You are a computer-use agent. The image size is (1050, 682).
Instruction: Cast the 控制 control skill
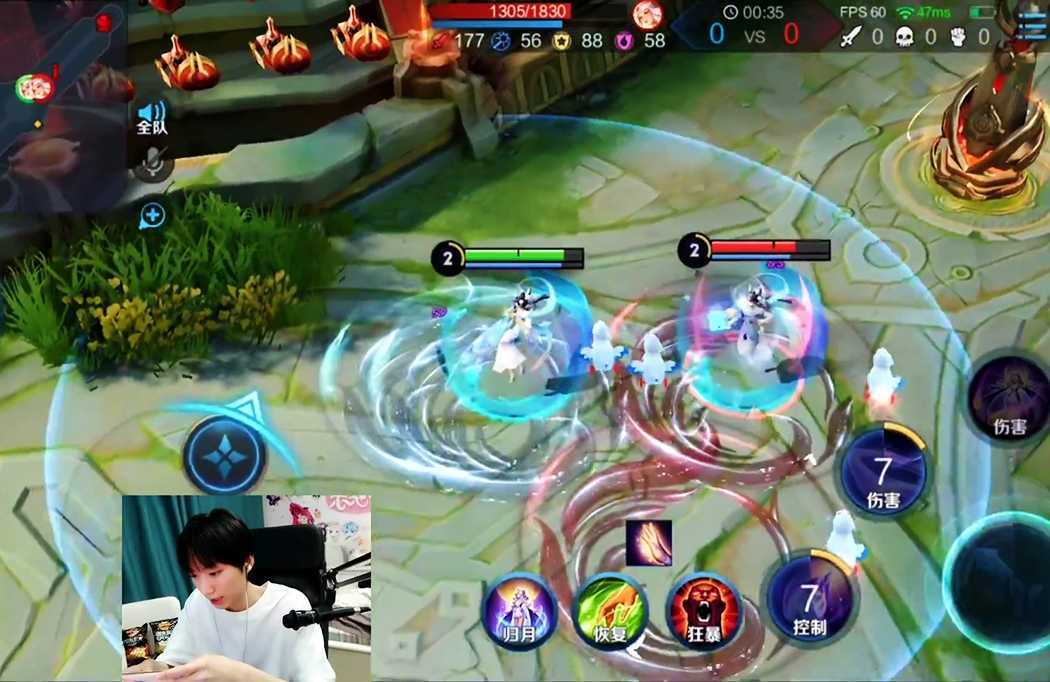(809, 604)
